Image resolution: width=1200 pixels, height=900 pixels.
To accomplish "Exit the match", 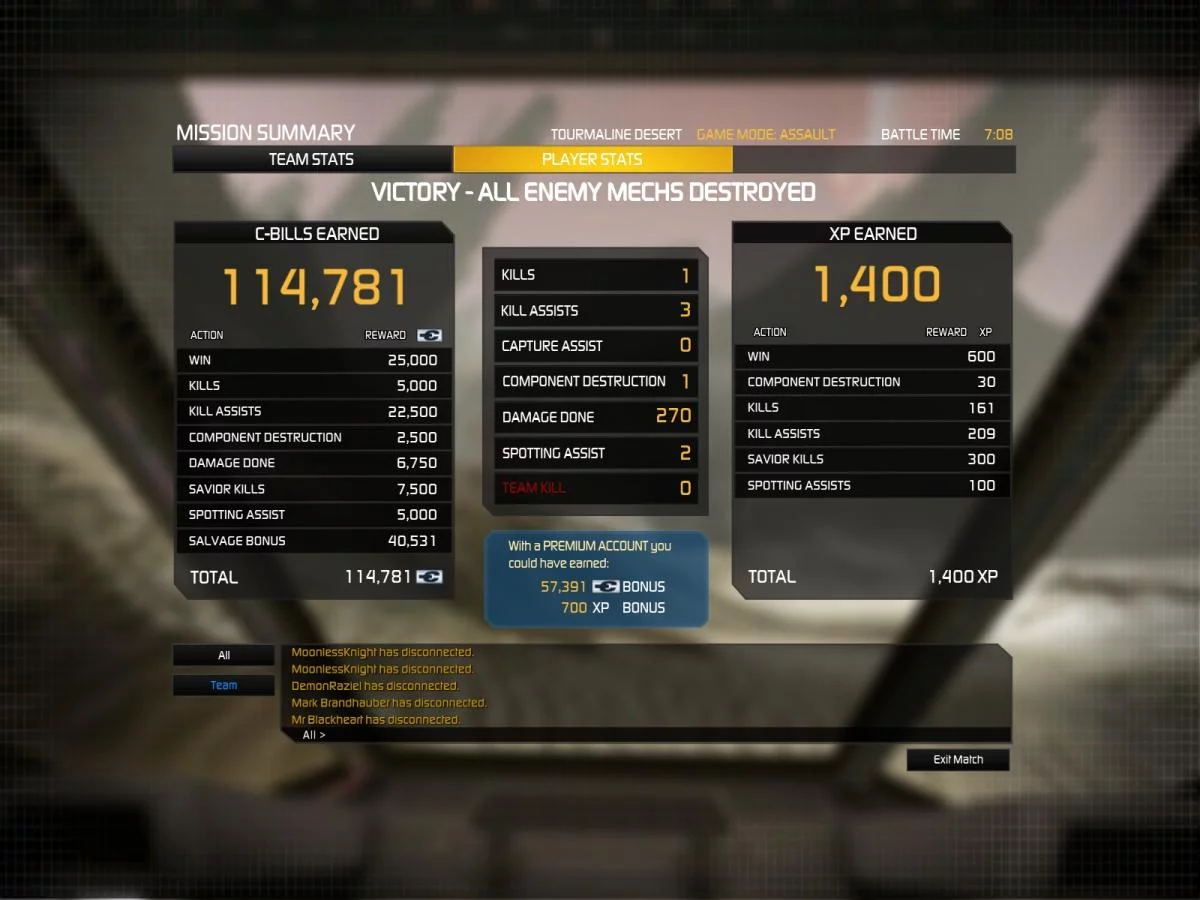I will (x=958, y=760).
